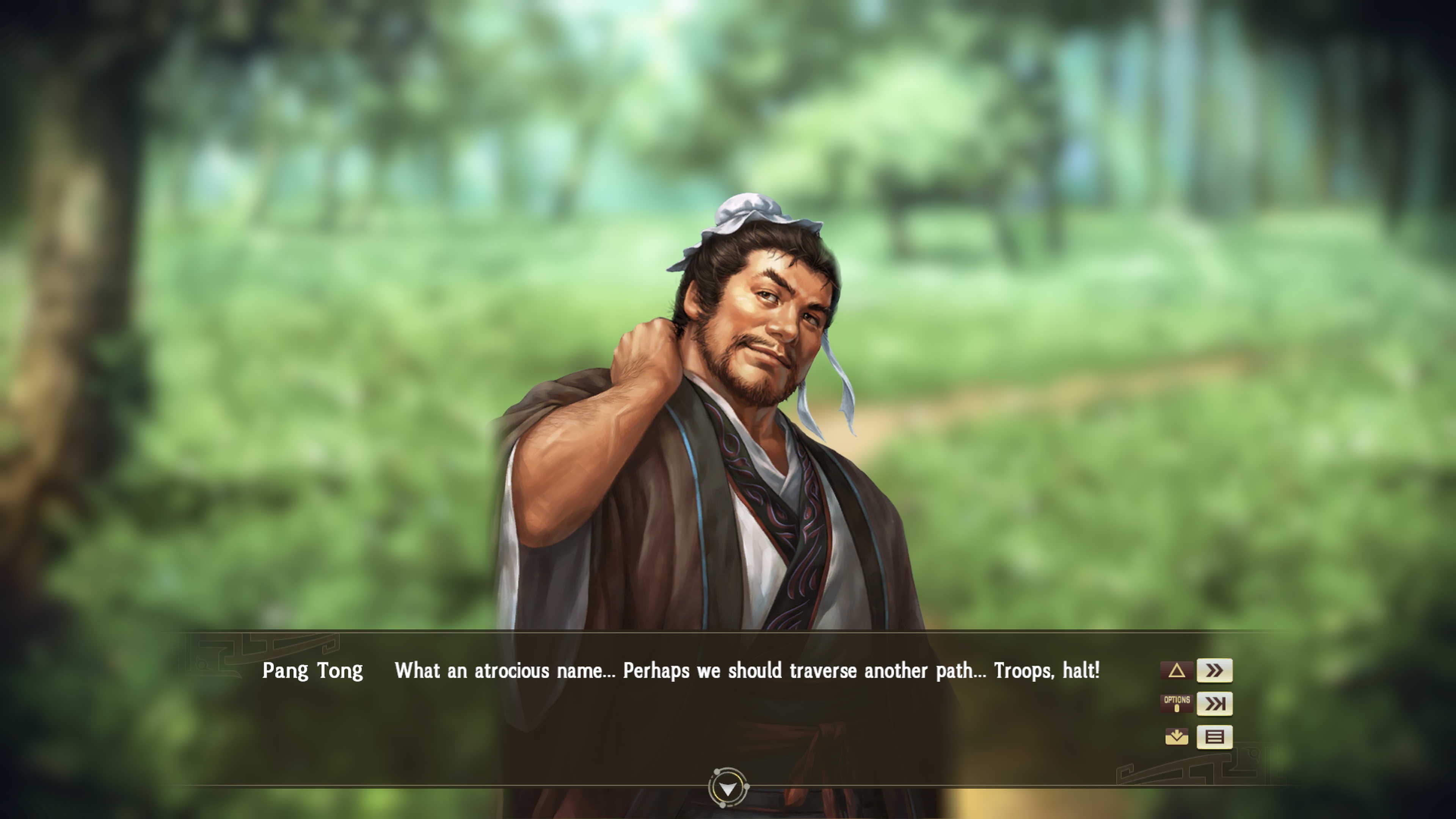Expand the event skip confirmation
The width and height of the screenshot is (1456, 819).
tap(1214, 704)
